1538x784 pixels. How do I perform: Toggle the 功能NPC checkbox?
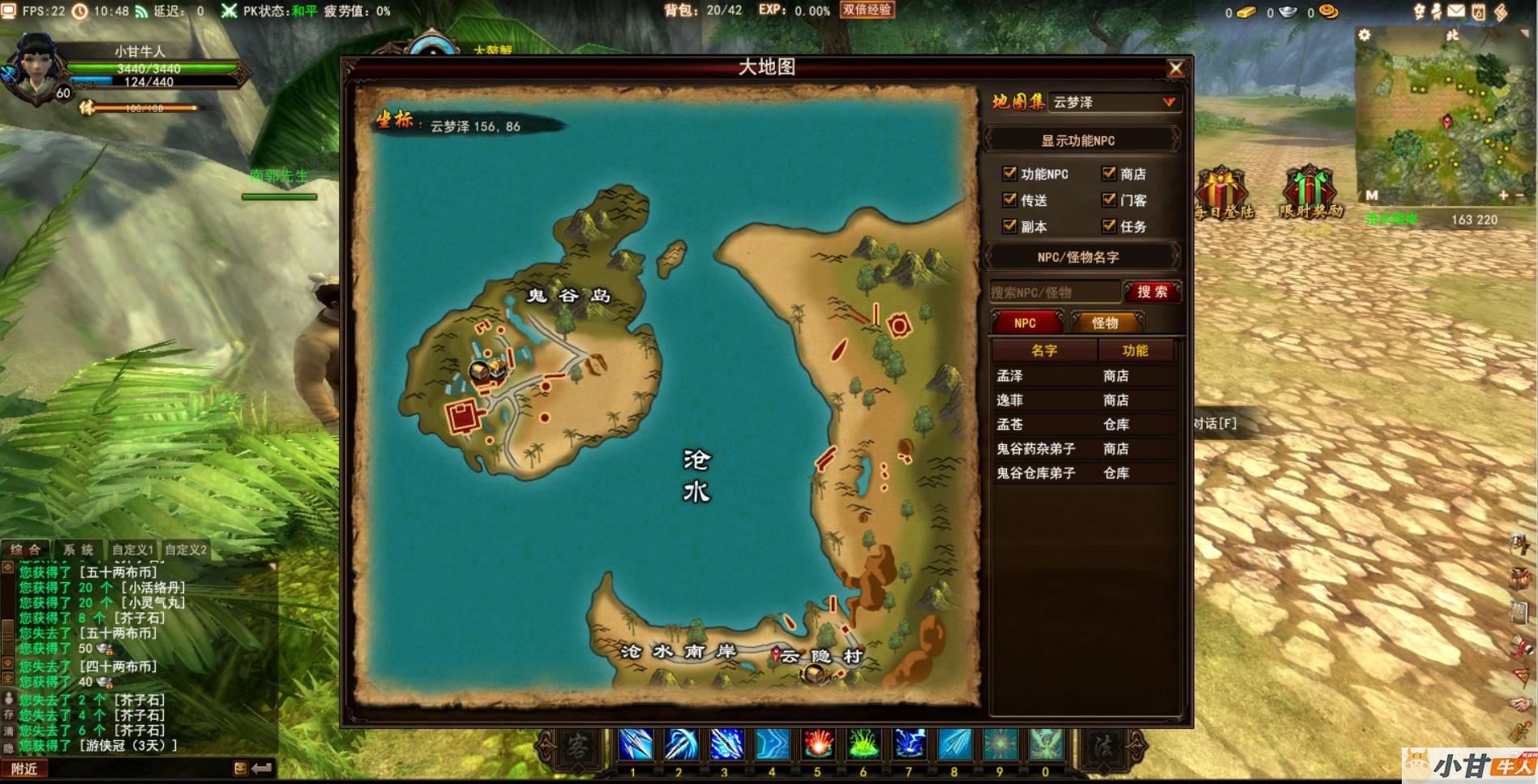1009,173
